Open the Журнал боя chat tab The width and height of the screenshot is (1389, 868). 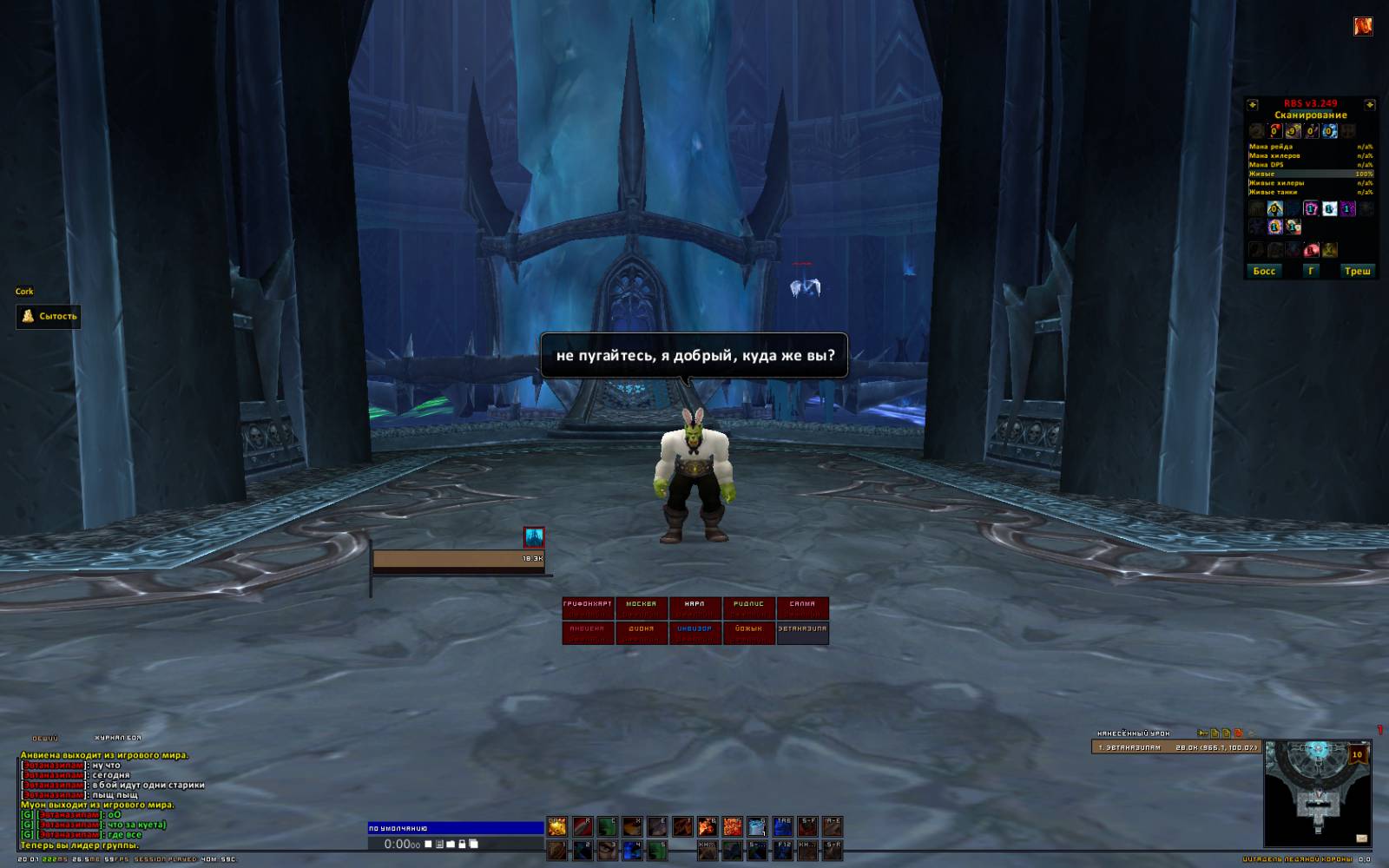pos(117,738)
